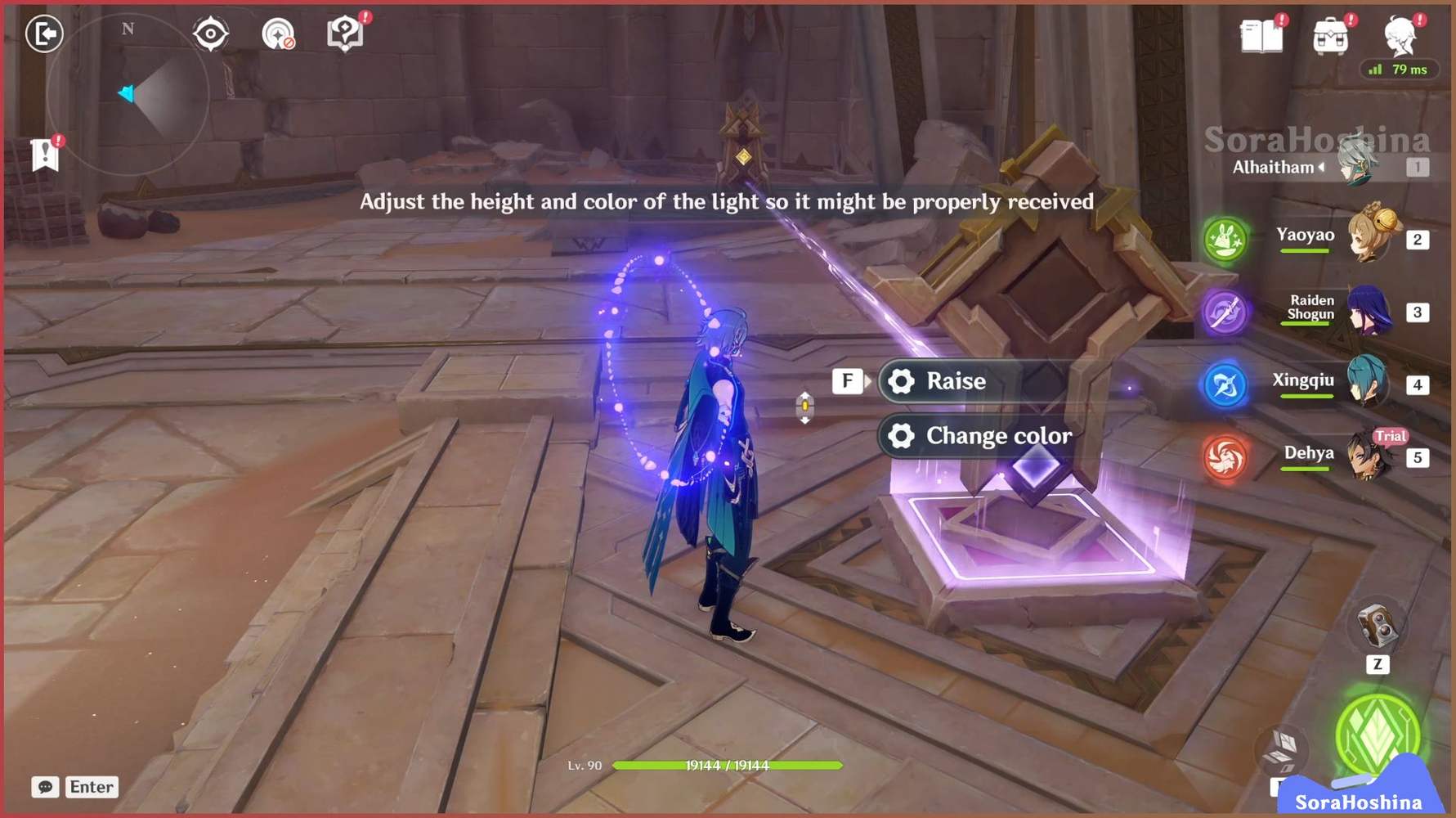Viewport: 1456px width, 818px height.
Task: Expand Alhaitham's party slot arrow
Action: coord(1322,169)
